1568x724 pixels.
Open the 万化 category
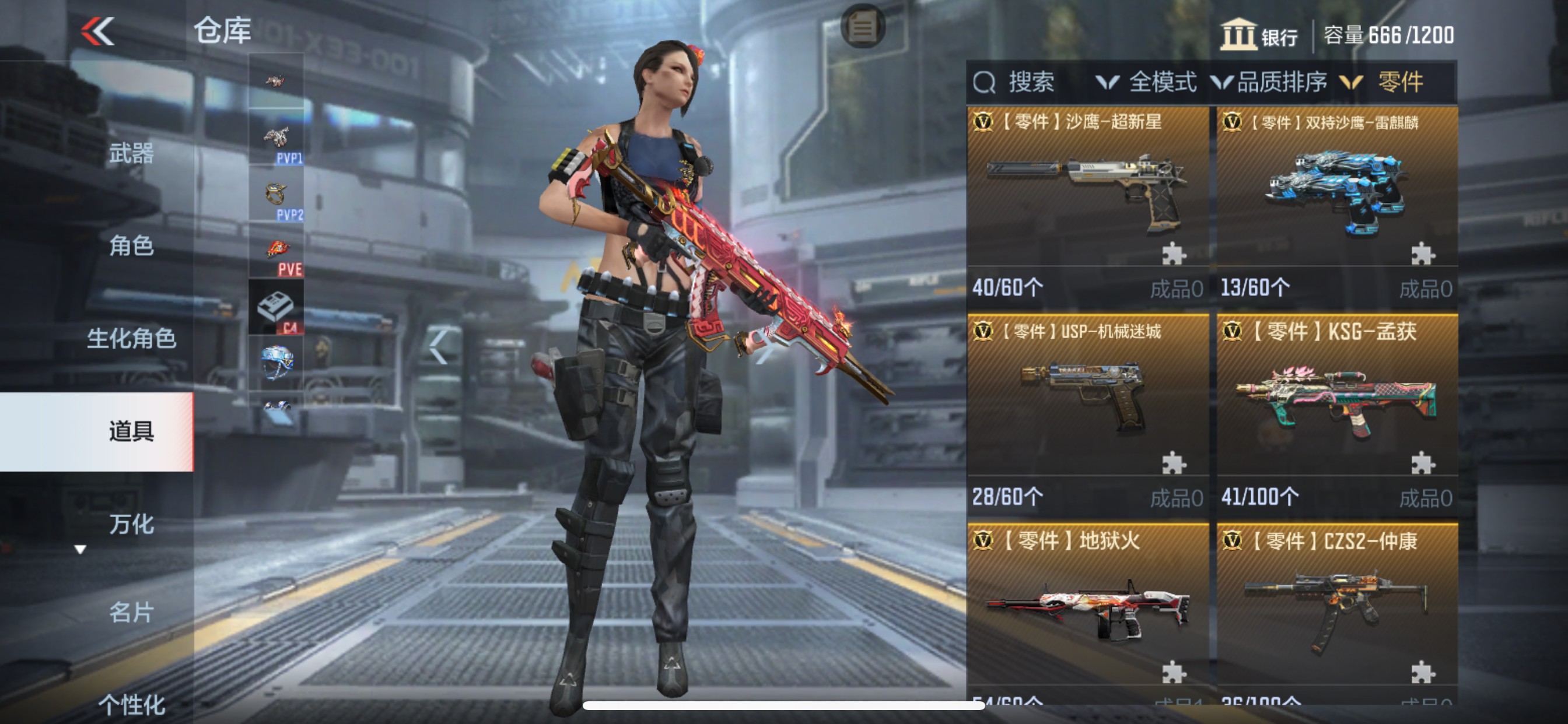(x=131, y=524)
